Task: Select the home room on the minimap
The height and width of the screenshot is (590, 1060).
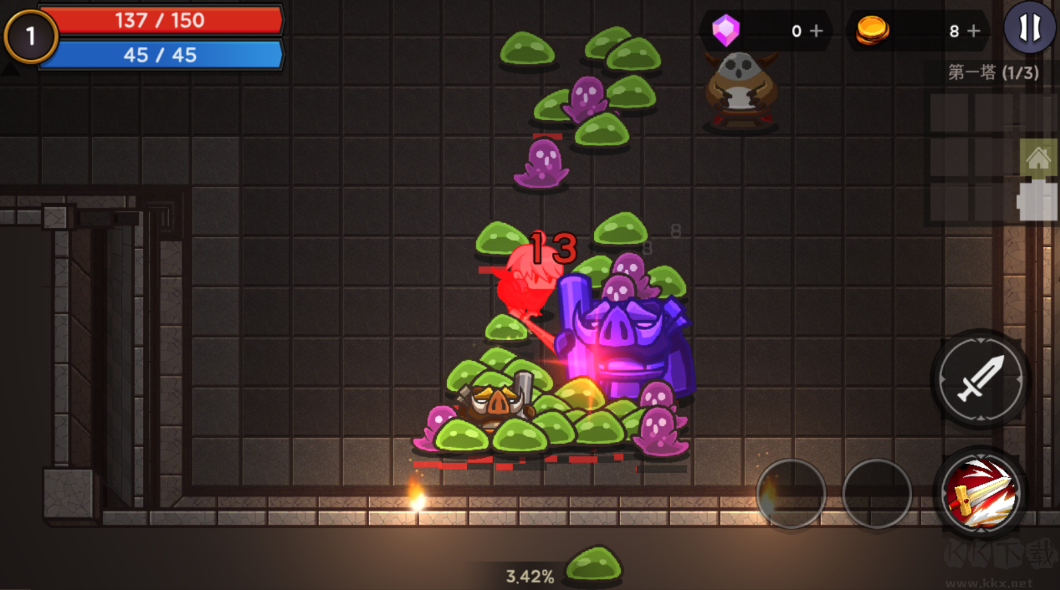Action: 1038,157
